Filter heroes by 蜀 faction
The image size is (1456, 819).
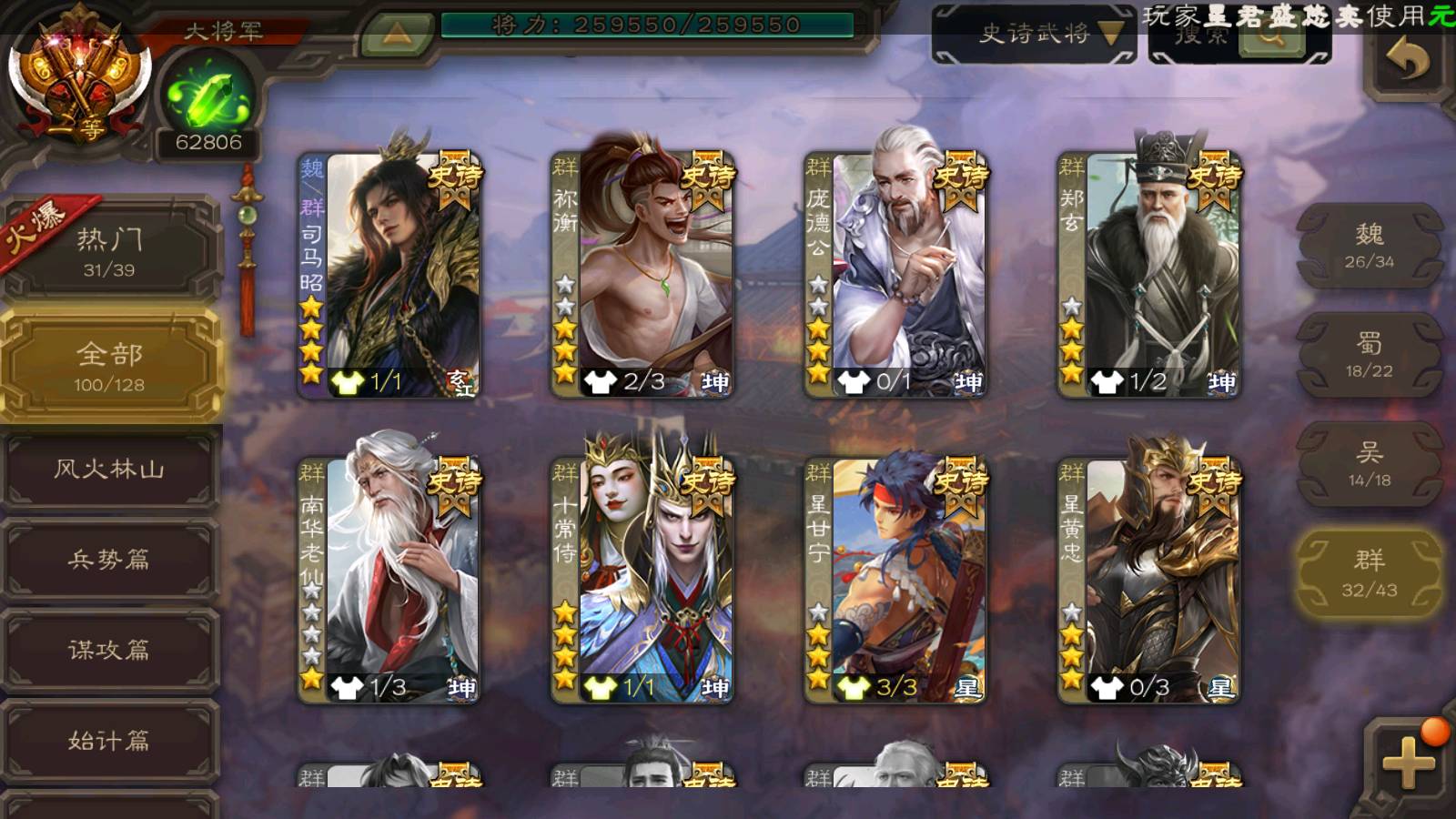1370,355
